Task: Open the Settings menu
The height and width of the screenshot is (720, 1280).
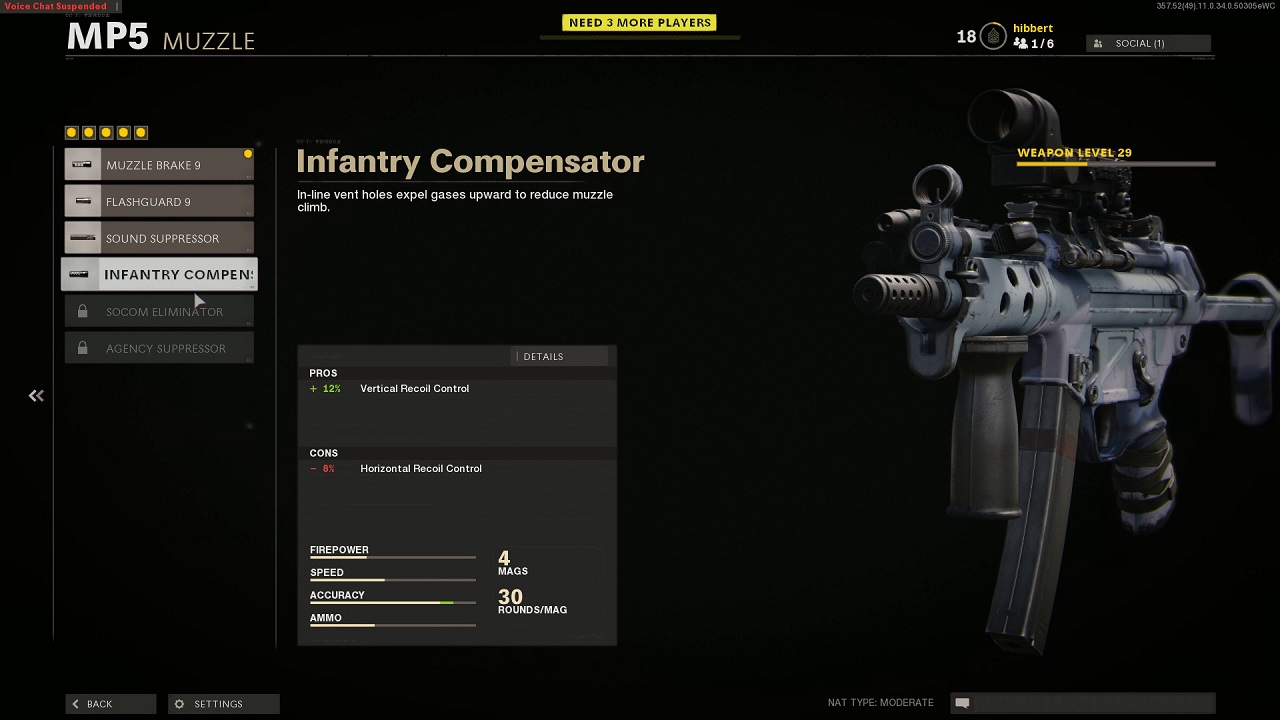Action: pos(223,704)
